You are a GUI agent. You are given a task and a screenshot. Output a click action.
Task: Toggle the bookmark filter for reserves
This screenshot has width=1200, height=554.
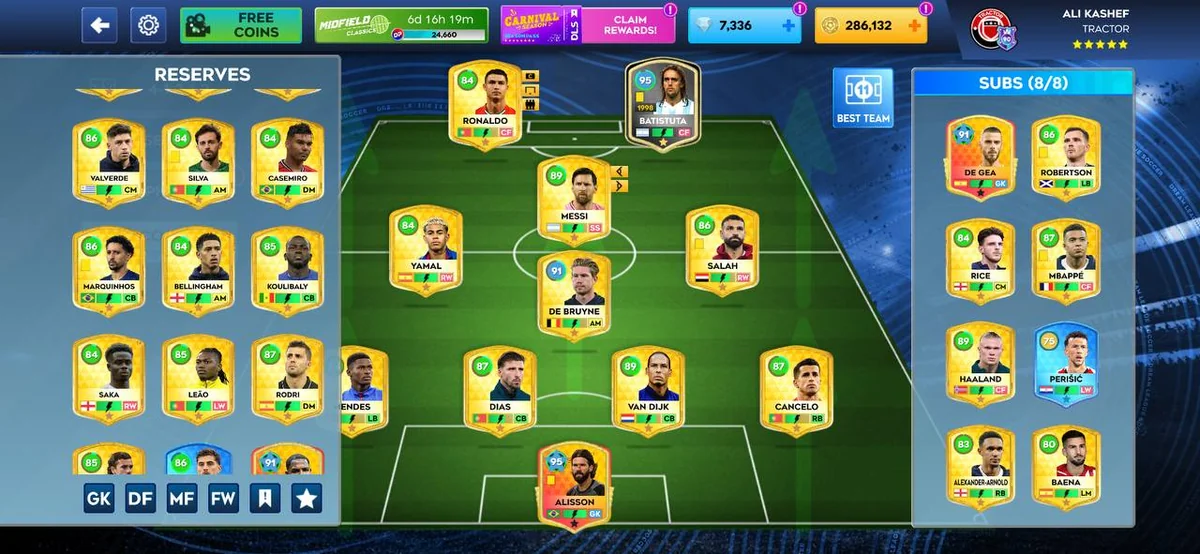(x=265, y=498)
